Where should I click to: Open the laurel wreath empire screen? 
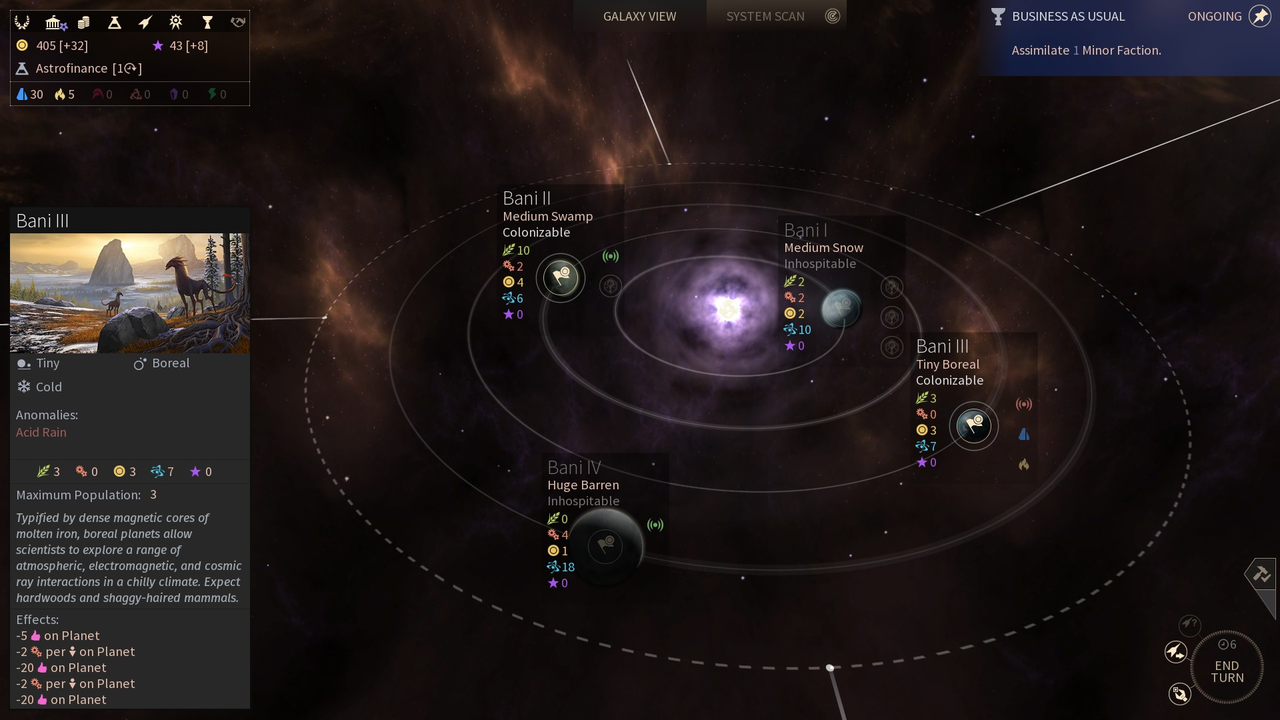[22, 22]
